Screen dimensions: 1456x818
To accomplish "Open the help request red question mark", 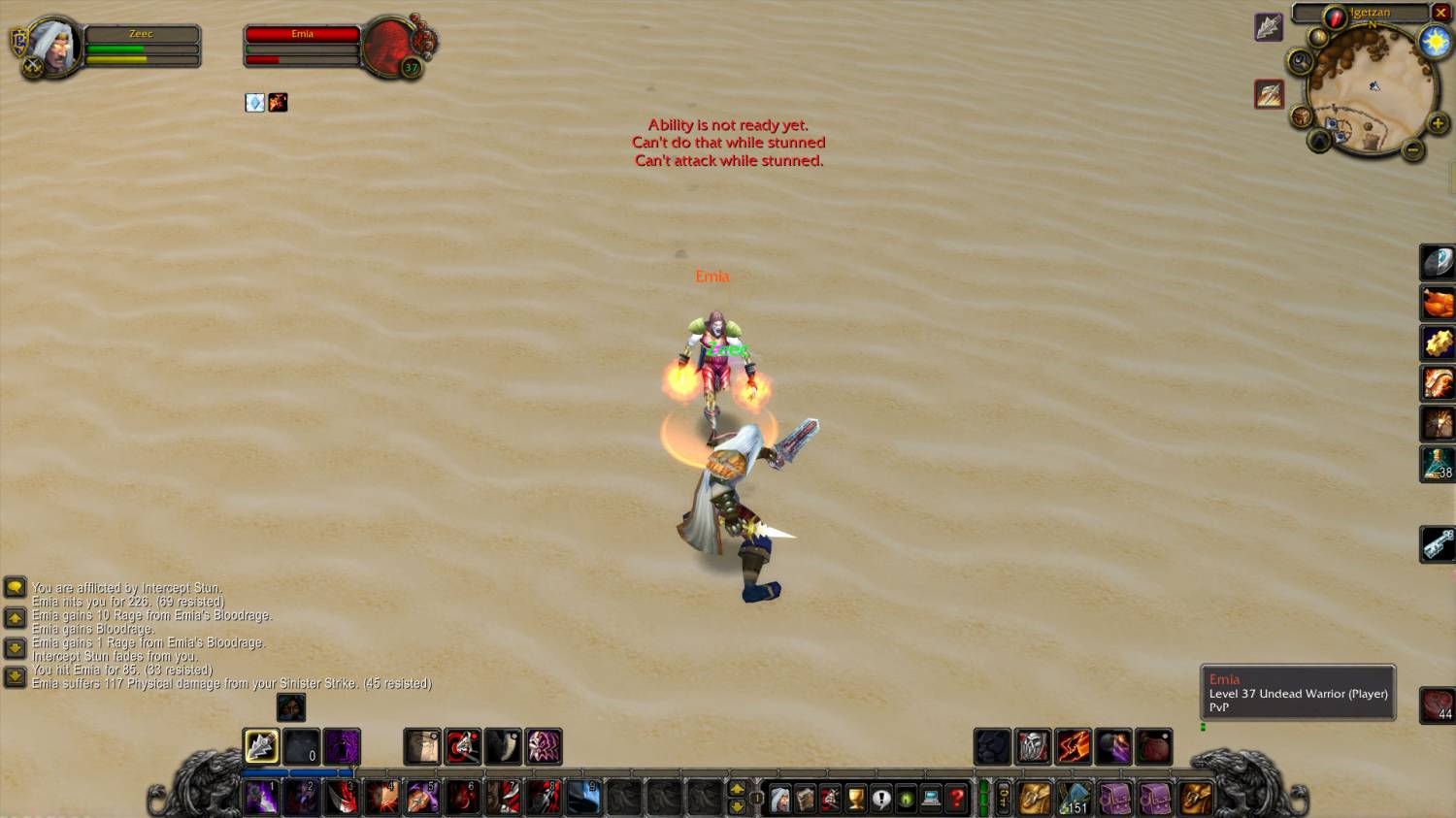I will coord(956,799).
